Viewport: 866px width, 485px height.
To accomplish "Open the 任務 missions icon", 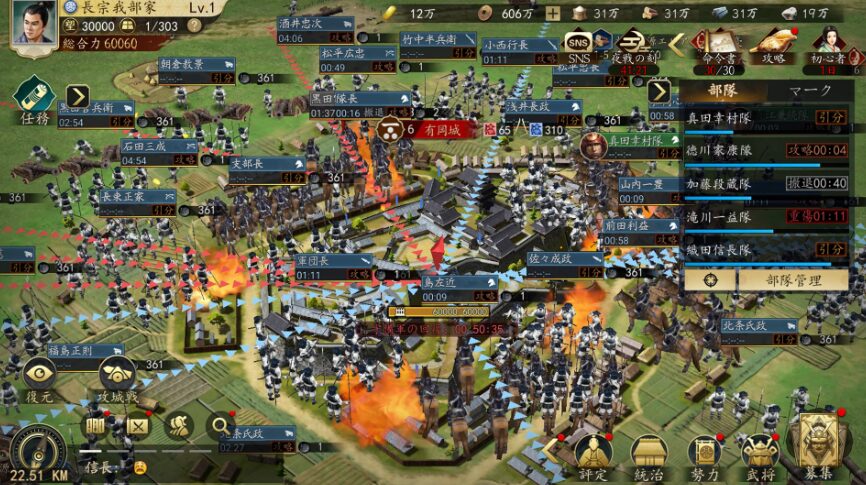I will [x=33, y=103].
